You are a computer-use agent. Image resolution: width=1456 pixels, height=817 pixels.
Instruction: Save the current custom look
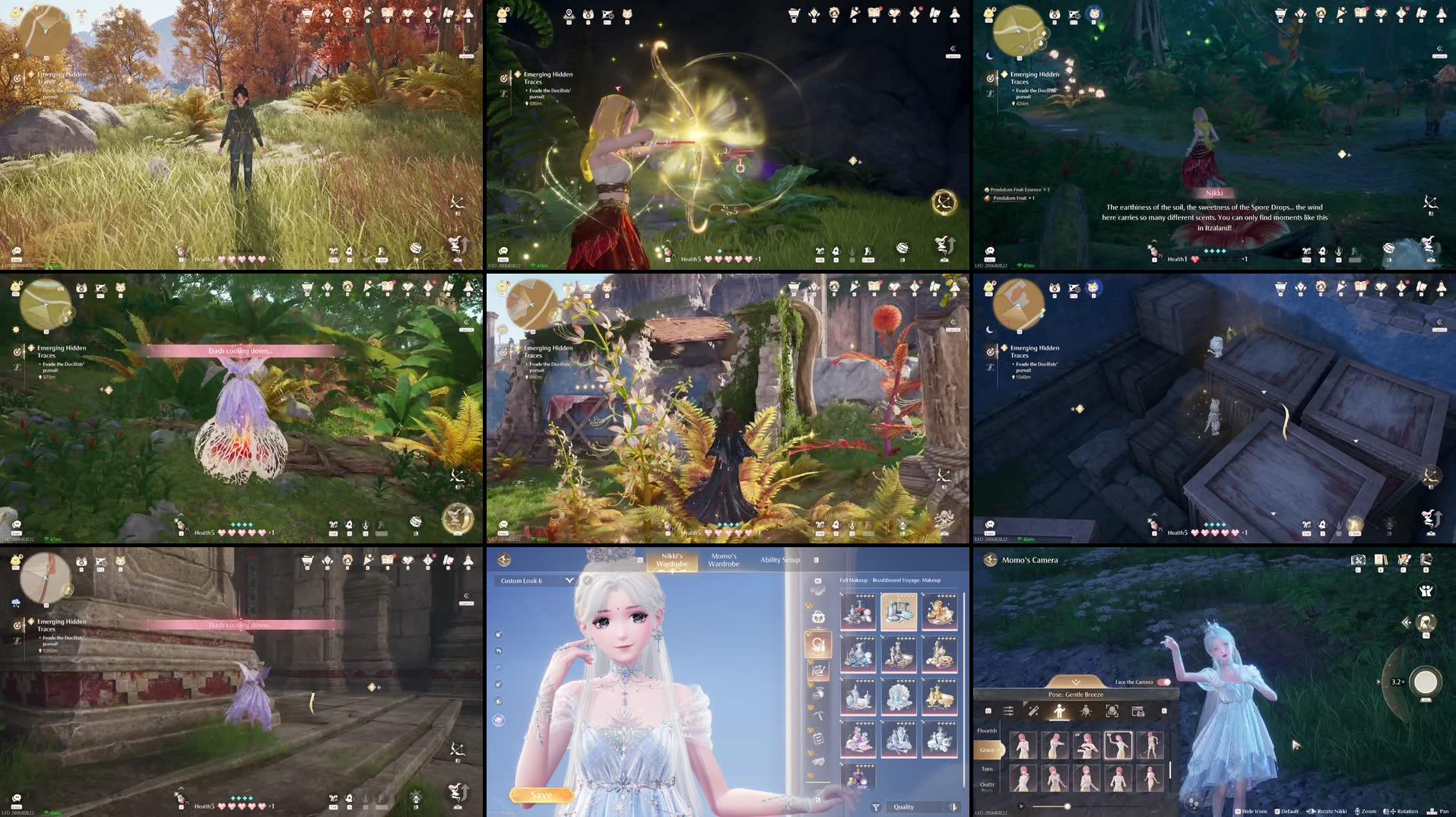click(x=541, y=793)
